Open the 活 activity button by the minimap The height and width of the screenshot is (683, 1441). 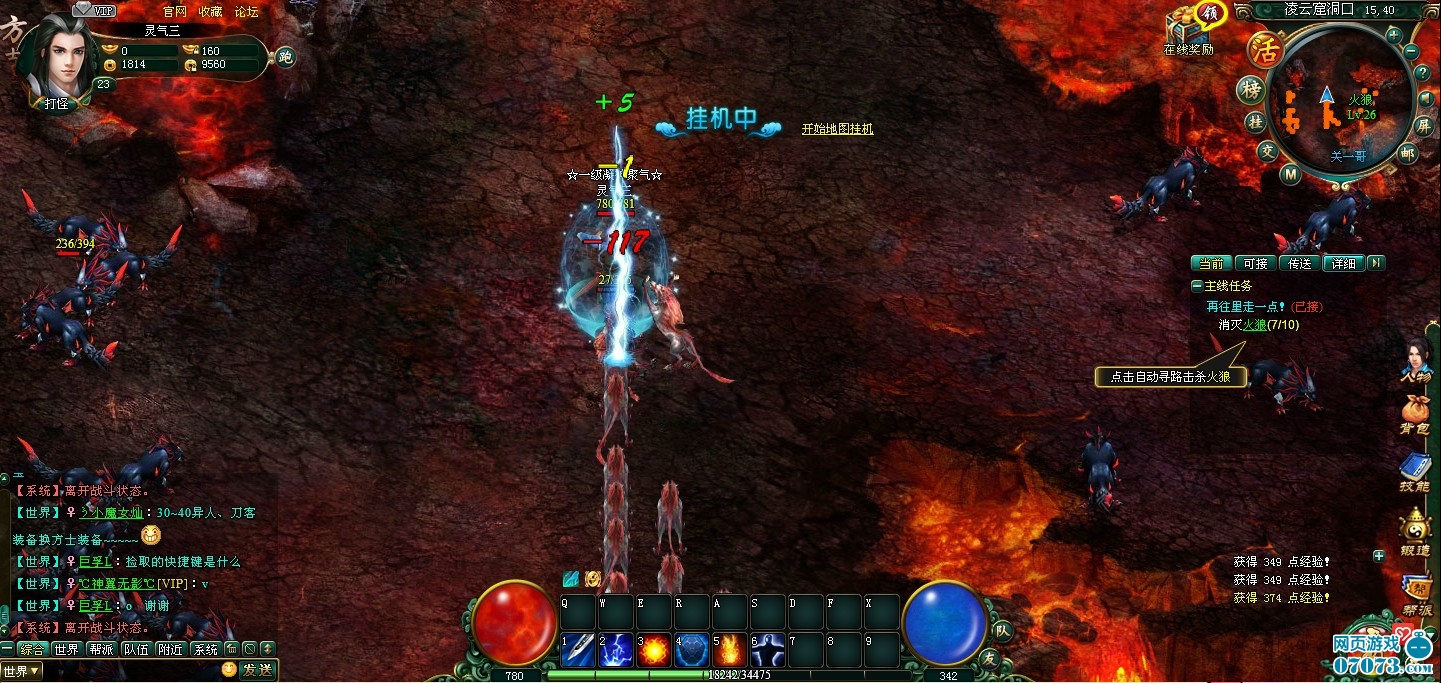click(x=1264, y=50)
